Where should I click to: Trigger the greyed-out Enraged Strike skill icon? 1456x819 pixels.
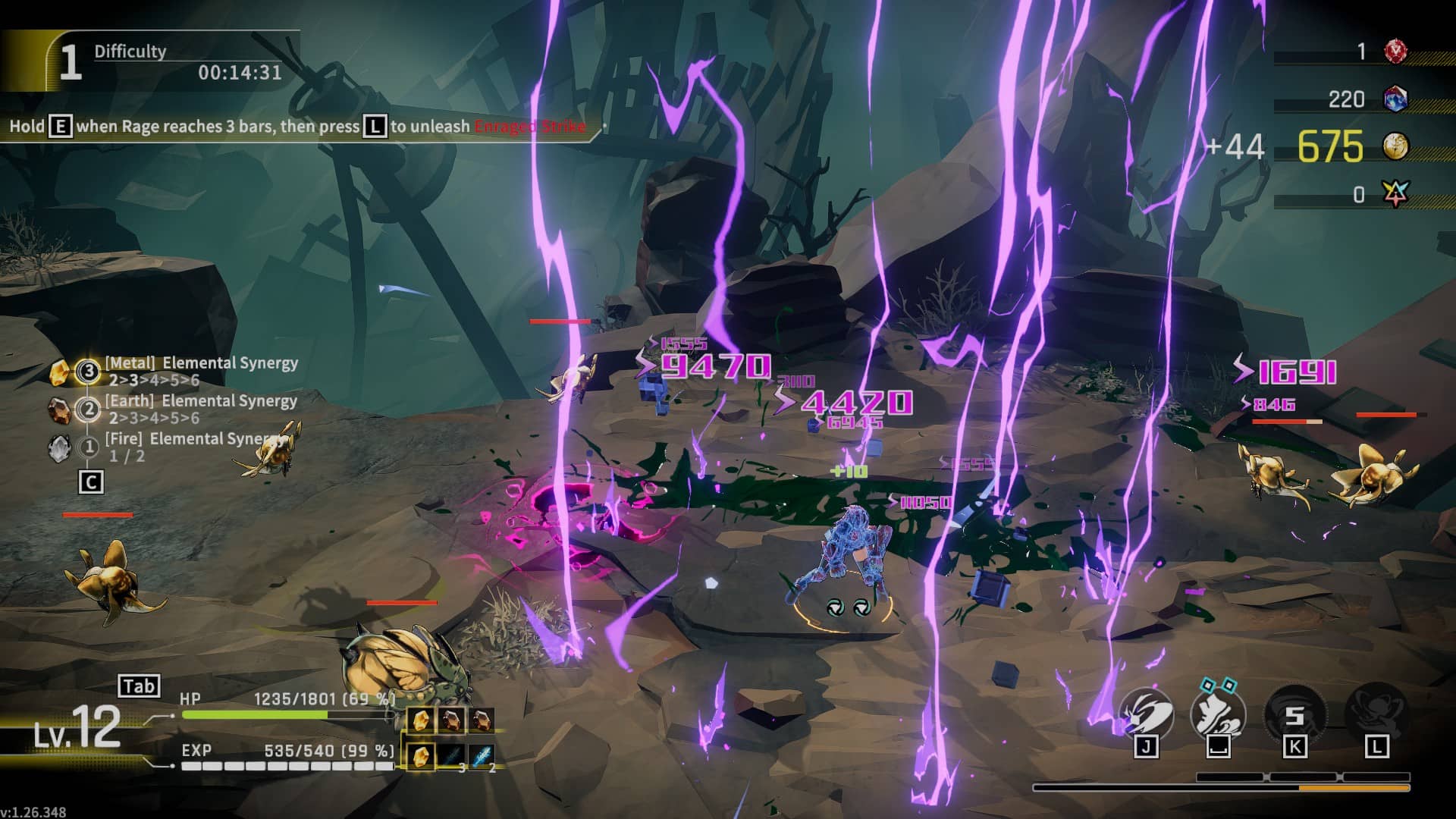1376,715
